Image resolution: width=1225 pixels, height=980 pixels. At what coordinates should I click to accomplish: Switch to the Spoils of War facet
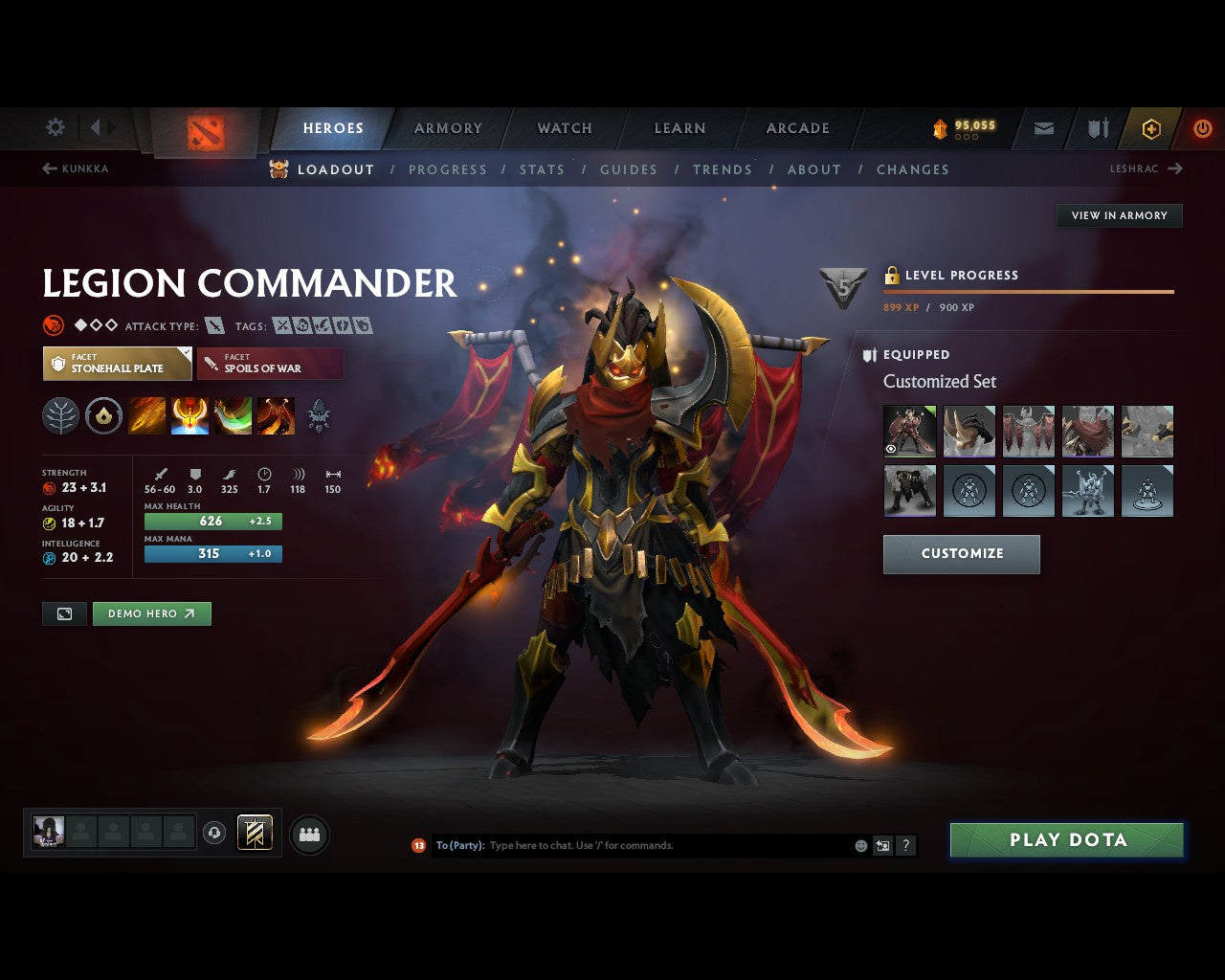(x=270, y=363)
